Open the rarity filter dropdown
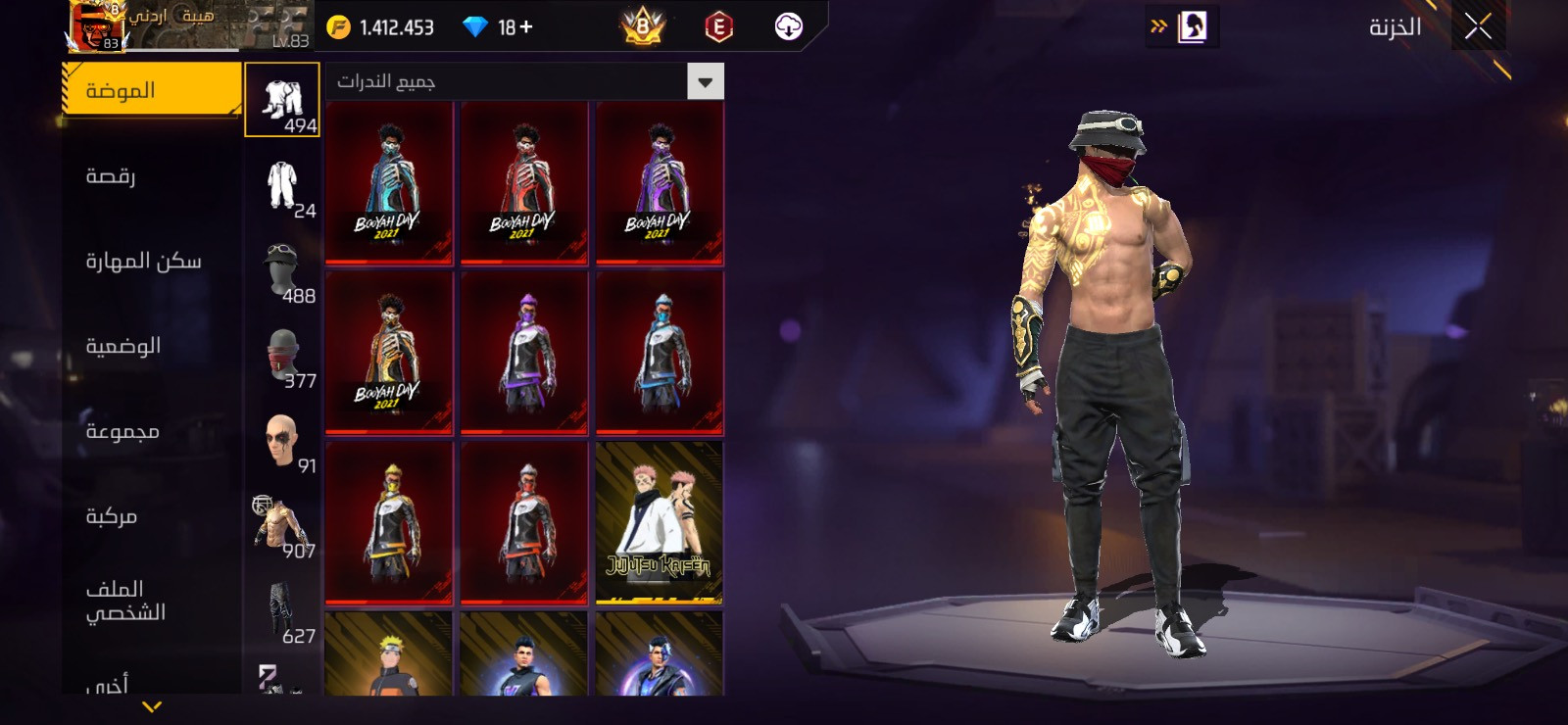 705,82
